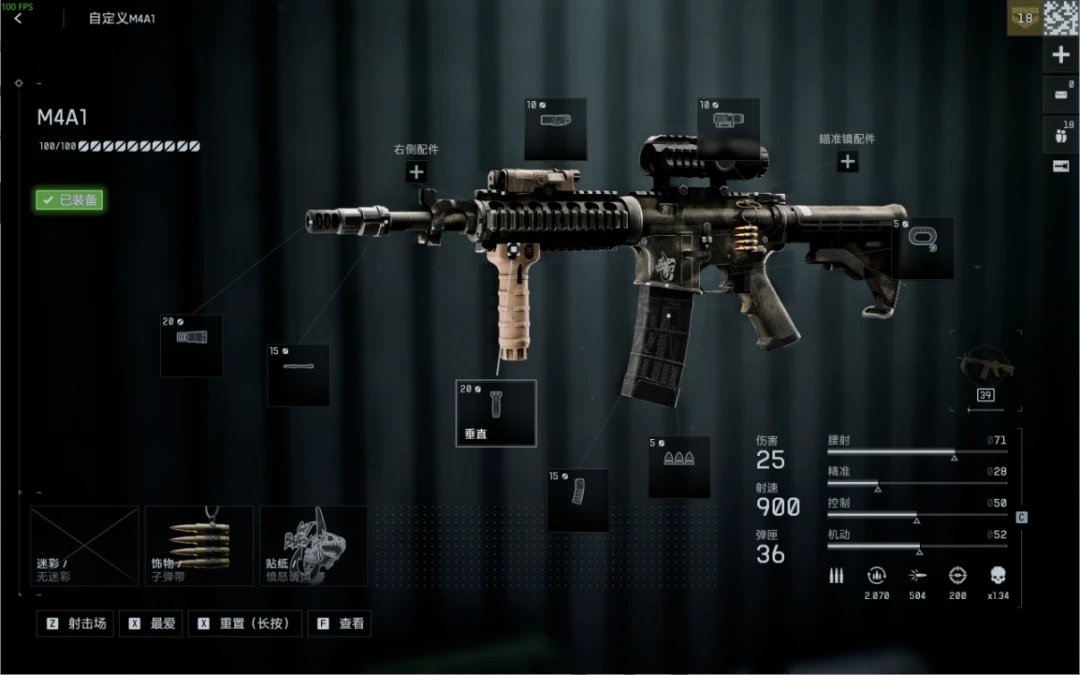Choose the 饰物 bullet charm slot
This screenshot has width=1080, height=675.
coord(199,546)
